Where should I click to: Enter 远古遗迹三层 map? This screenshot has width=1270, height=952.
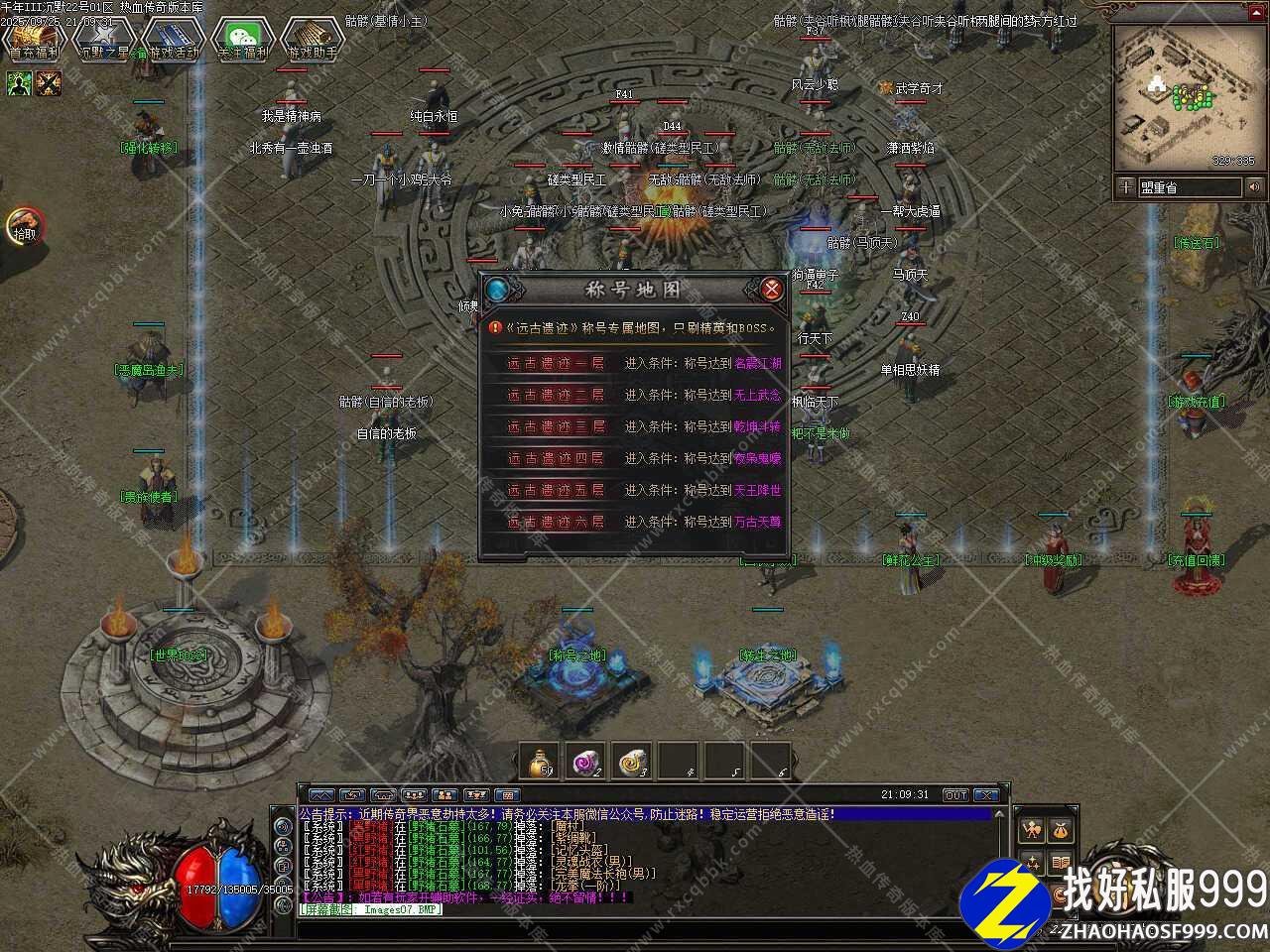tap(556, 427)
